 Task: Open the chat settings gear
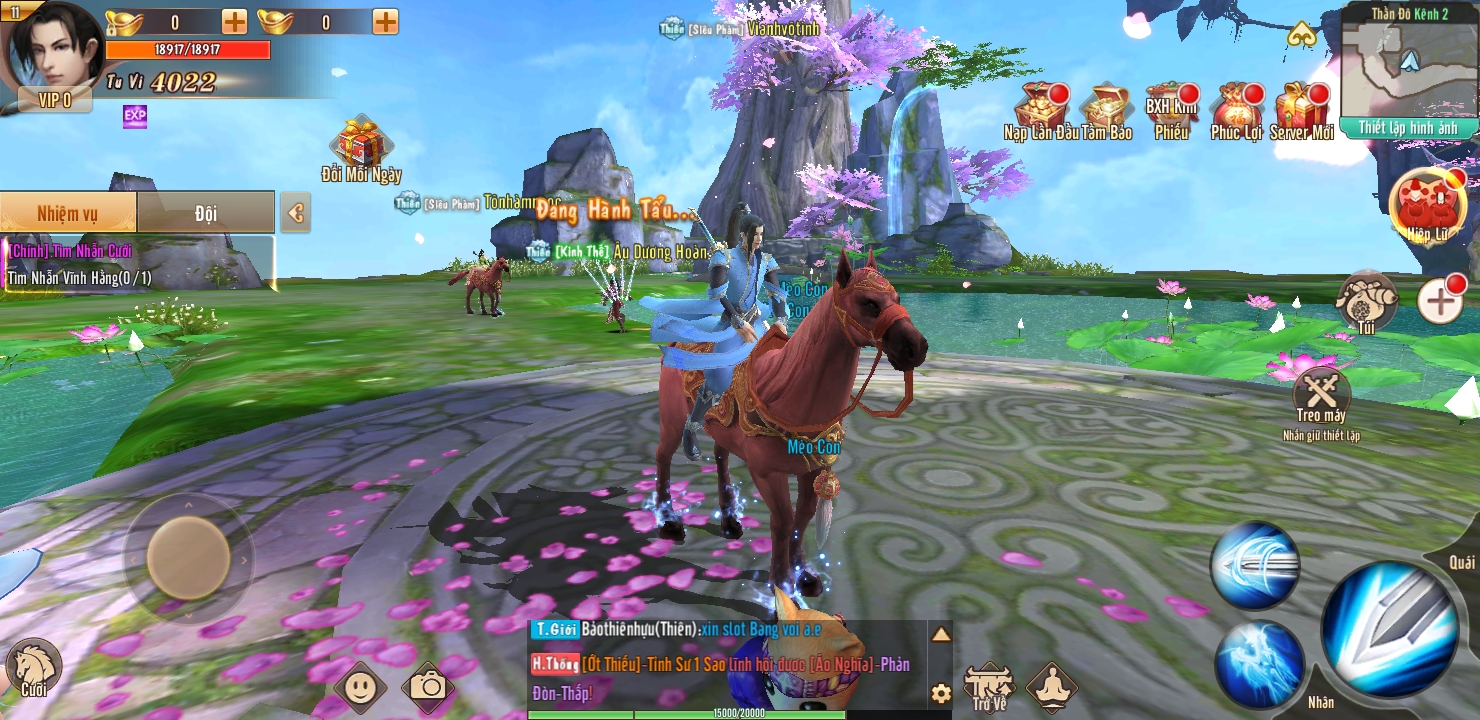pos(940,693)
